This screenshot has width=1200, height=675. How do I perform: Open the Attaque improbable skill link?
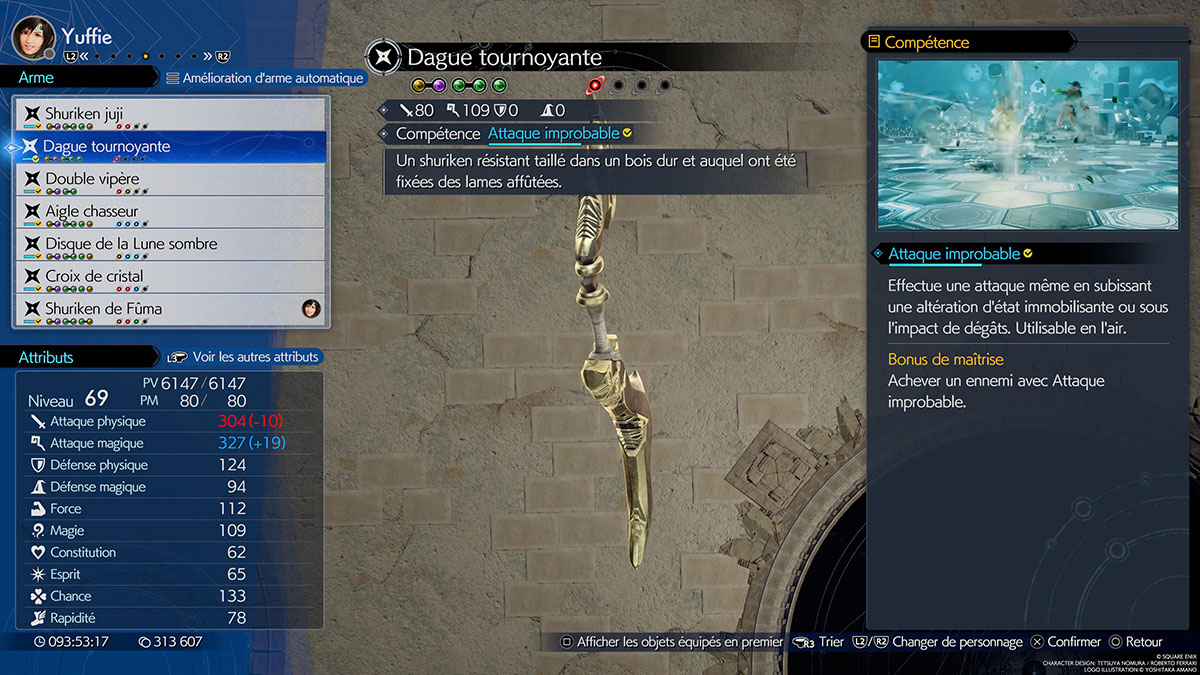(x=553, y=133)
